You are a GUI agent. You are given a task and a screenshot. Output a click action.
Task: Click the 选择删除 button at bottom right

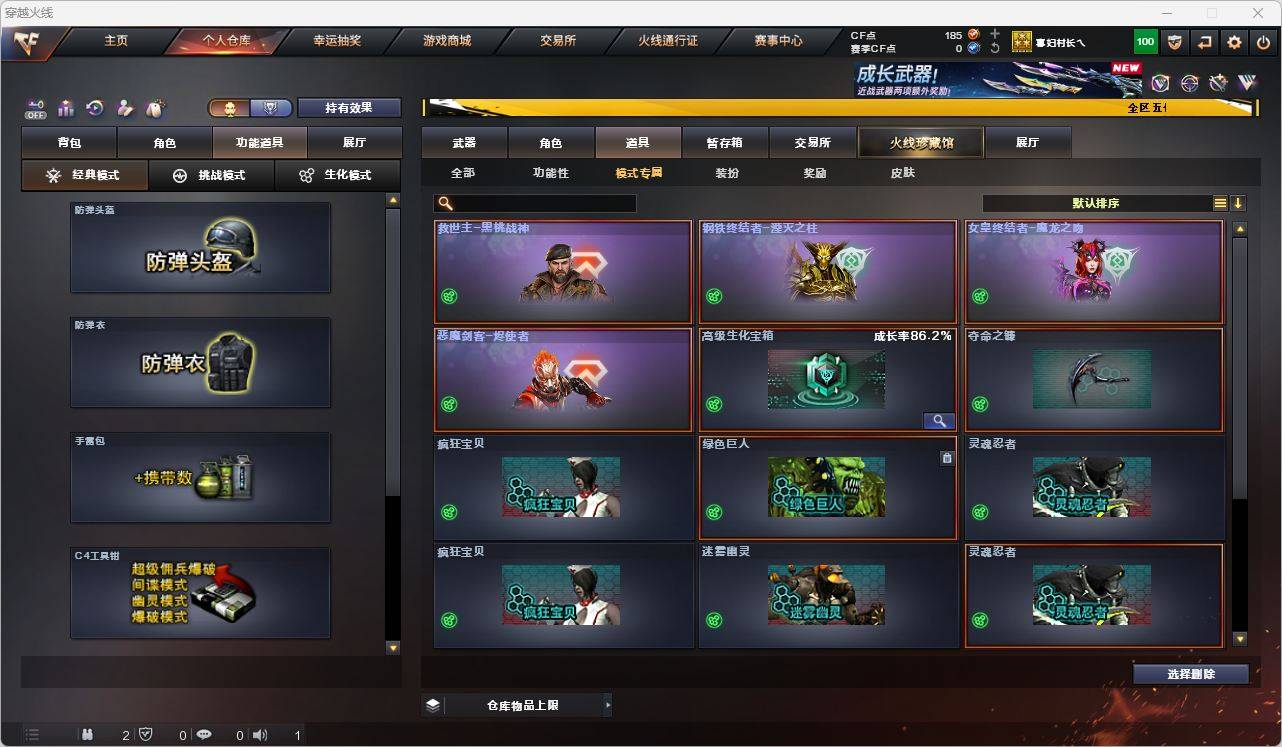coord(1191,674)
